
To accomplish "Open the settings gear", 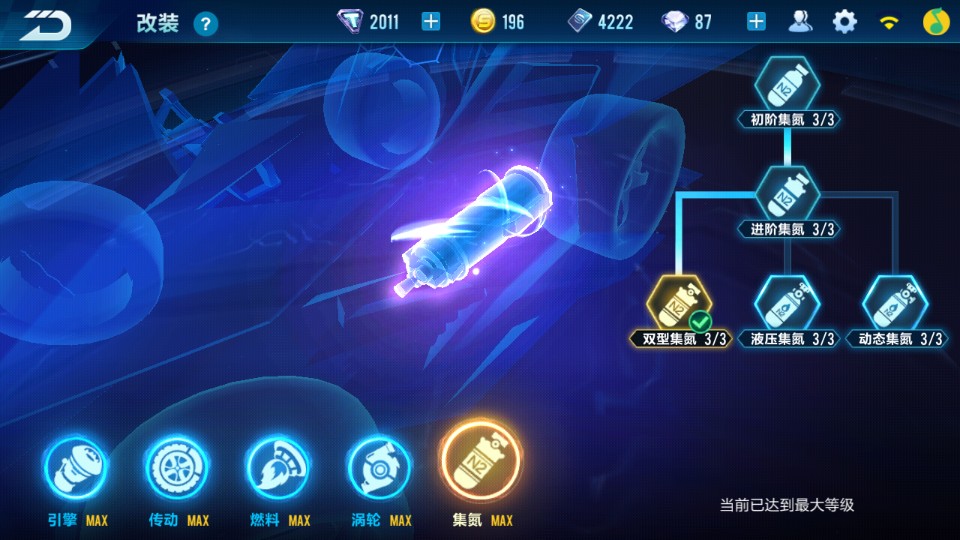I will pyautogui.click(x=845, y=22).
